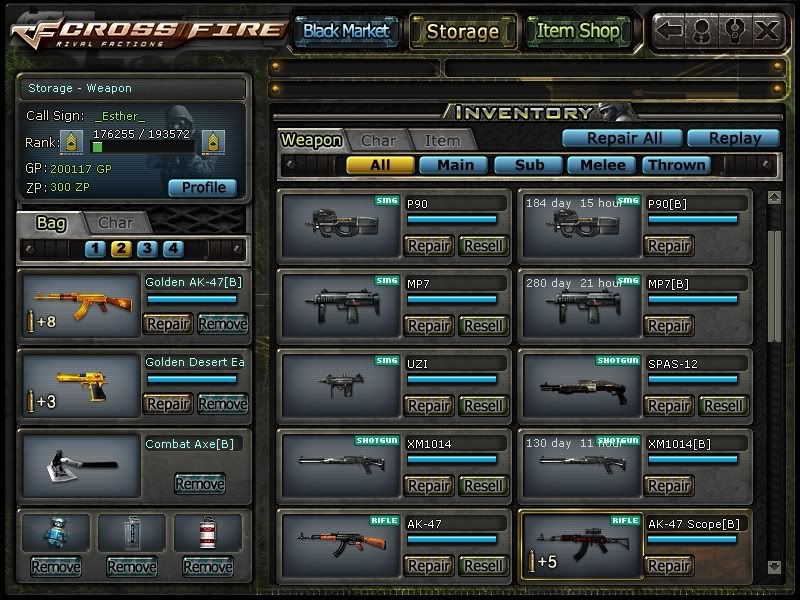800x600 pixels.
Task: Filter inventory by Melee
Action: 603,165
